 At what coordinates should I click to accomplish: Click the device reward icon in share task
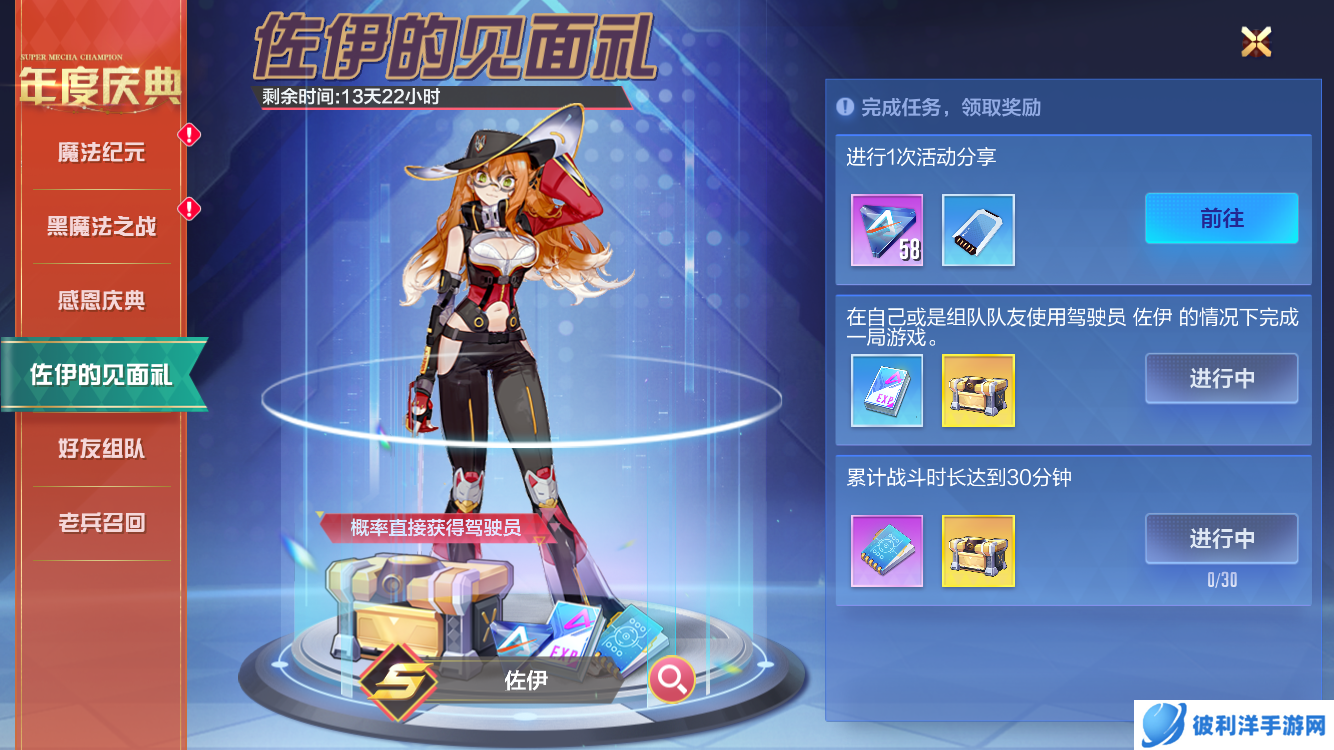[x=977, y=230]
